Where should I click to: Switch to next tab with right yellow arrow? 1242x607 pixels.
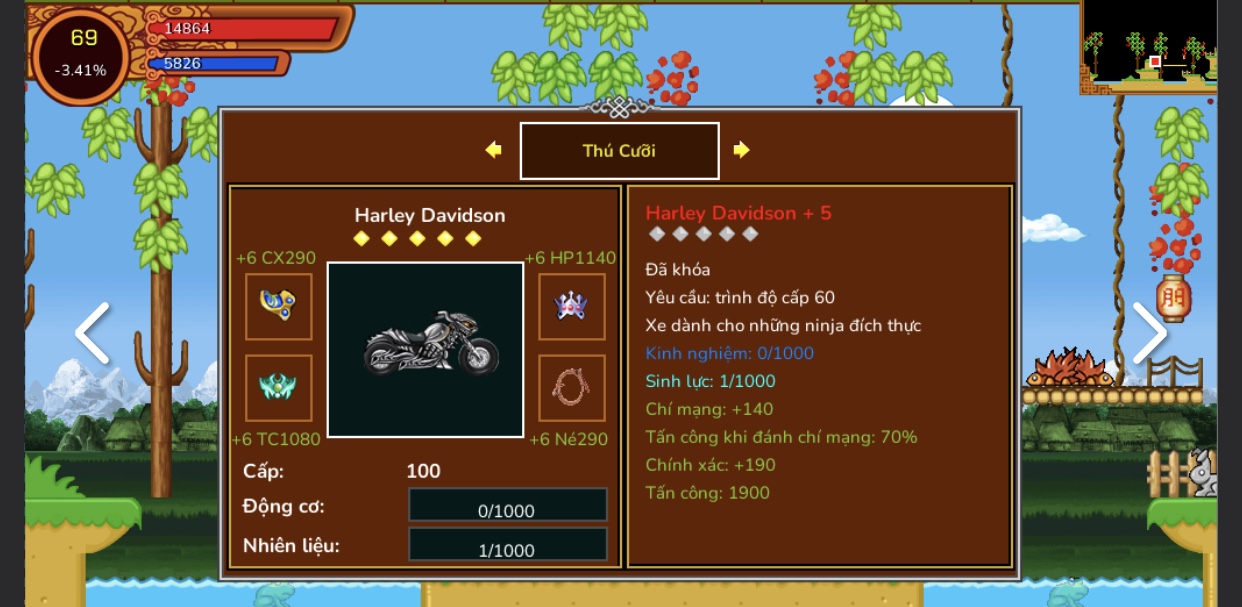[741, 150]
